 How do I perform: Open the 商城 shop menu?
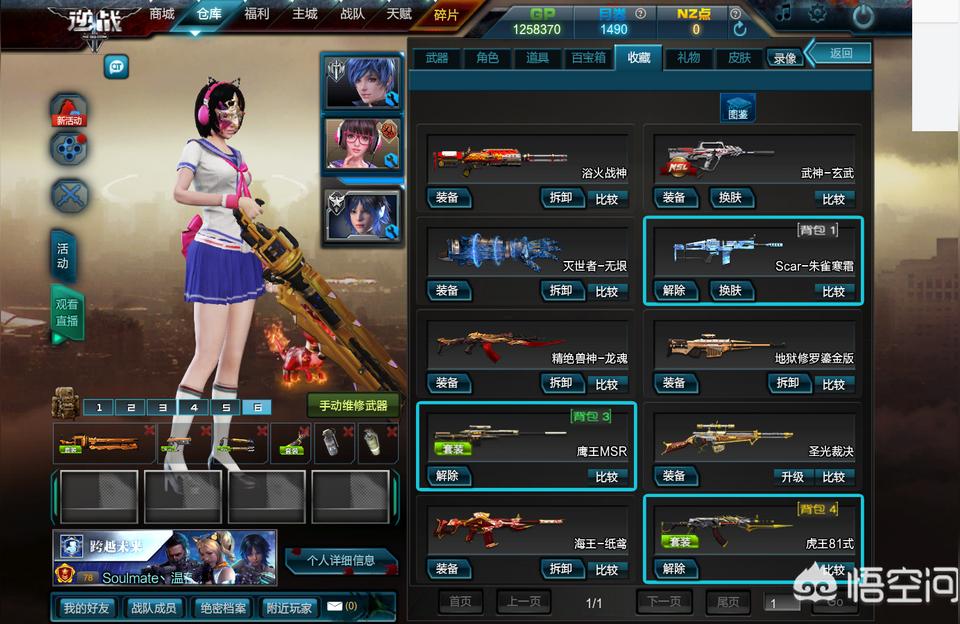pyautogui.click(x=162, y=14)
